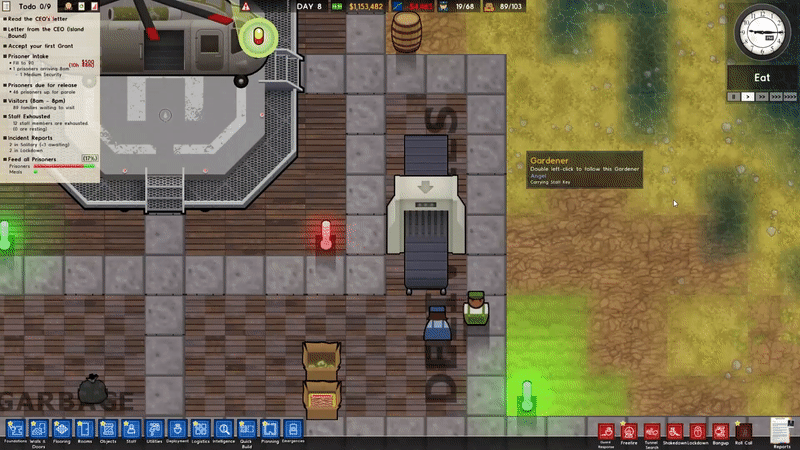This screenshot has width=800, height=450.
Task: Open the Deployment view
Action: (x=177, y=428)
